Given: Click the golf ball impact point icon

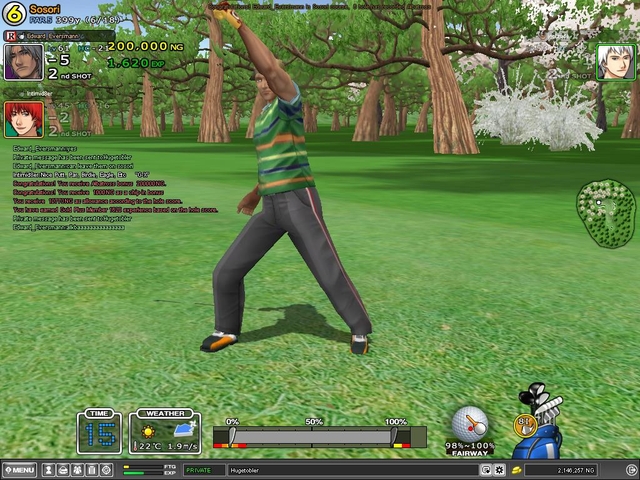Looking at the screenshot, I should point(469,421).
